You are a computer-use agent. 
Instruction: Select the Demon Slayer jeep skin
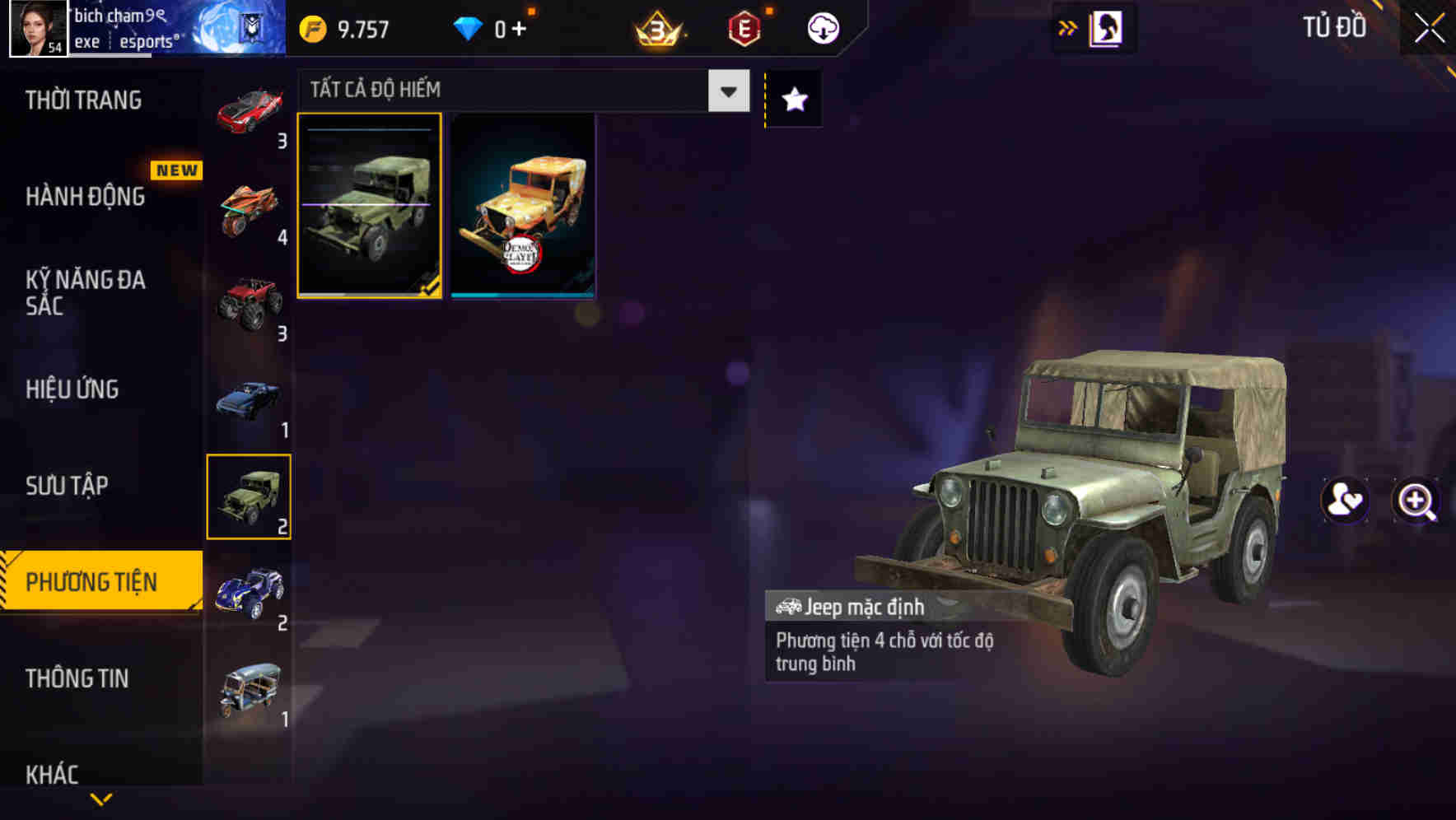[522, 206]
